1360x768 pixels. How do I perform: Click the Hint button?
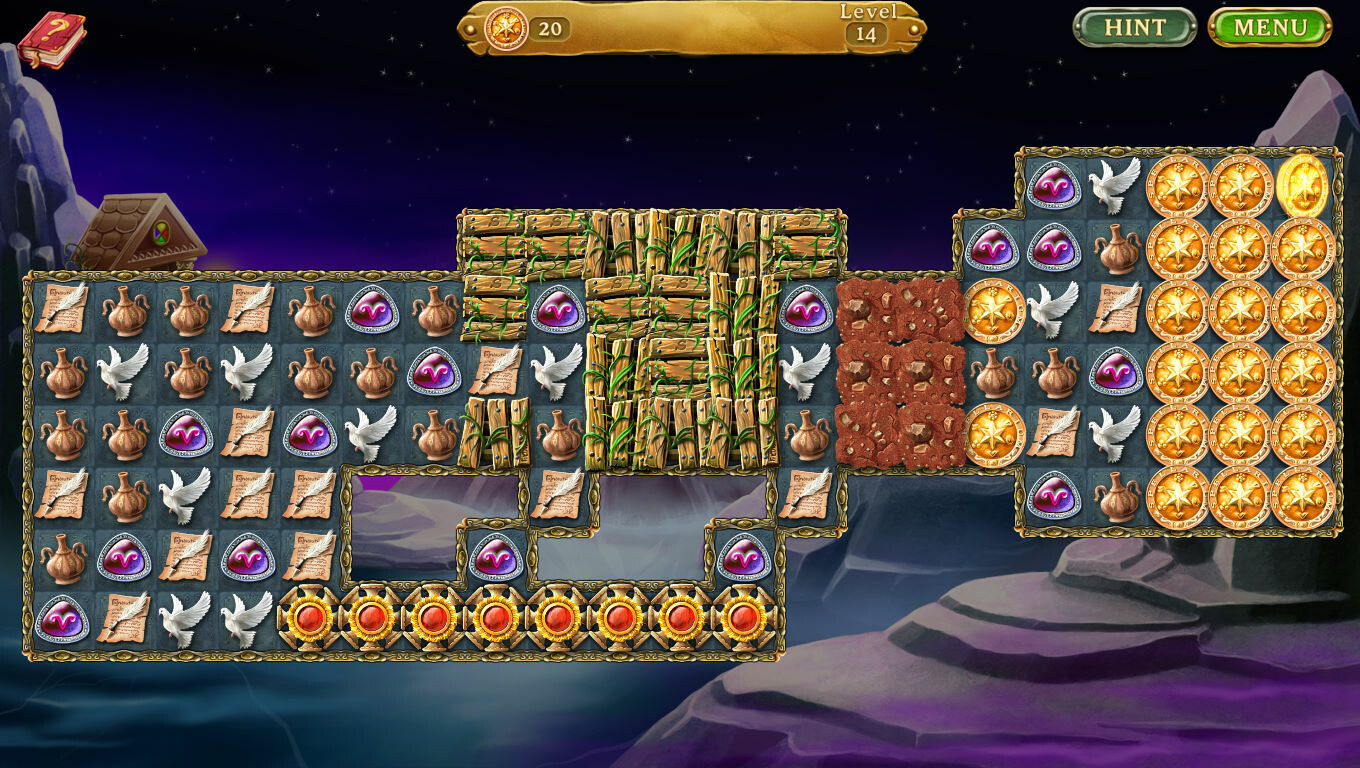(1135, 28)
